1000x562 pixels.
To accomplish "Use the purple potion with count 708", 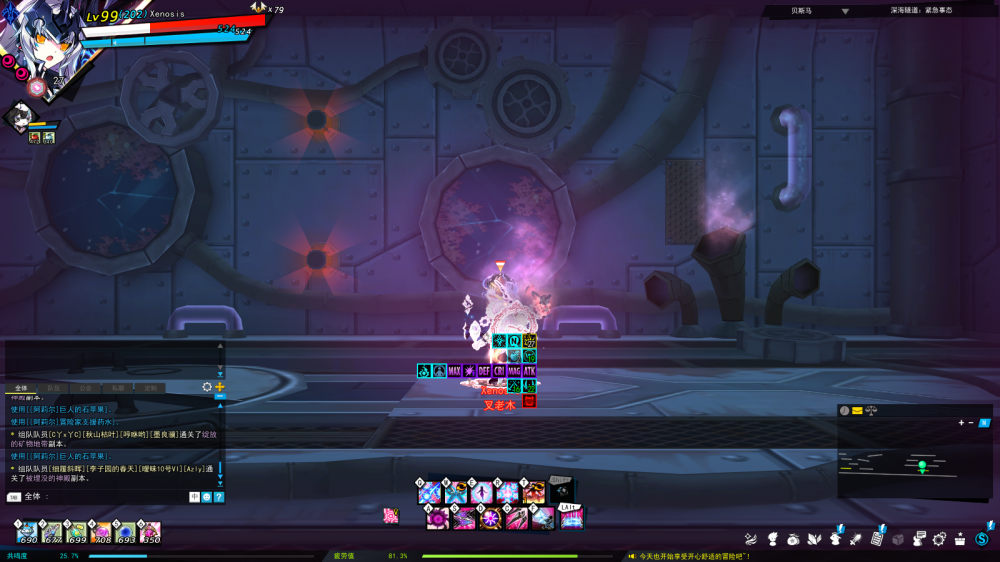I will [x=102, y=532].
